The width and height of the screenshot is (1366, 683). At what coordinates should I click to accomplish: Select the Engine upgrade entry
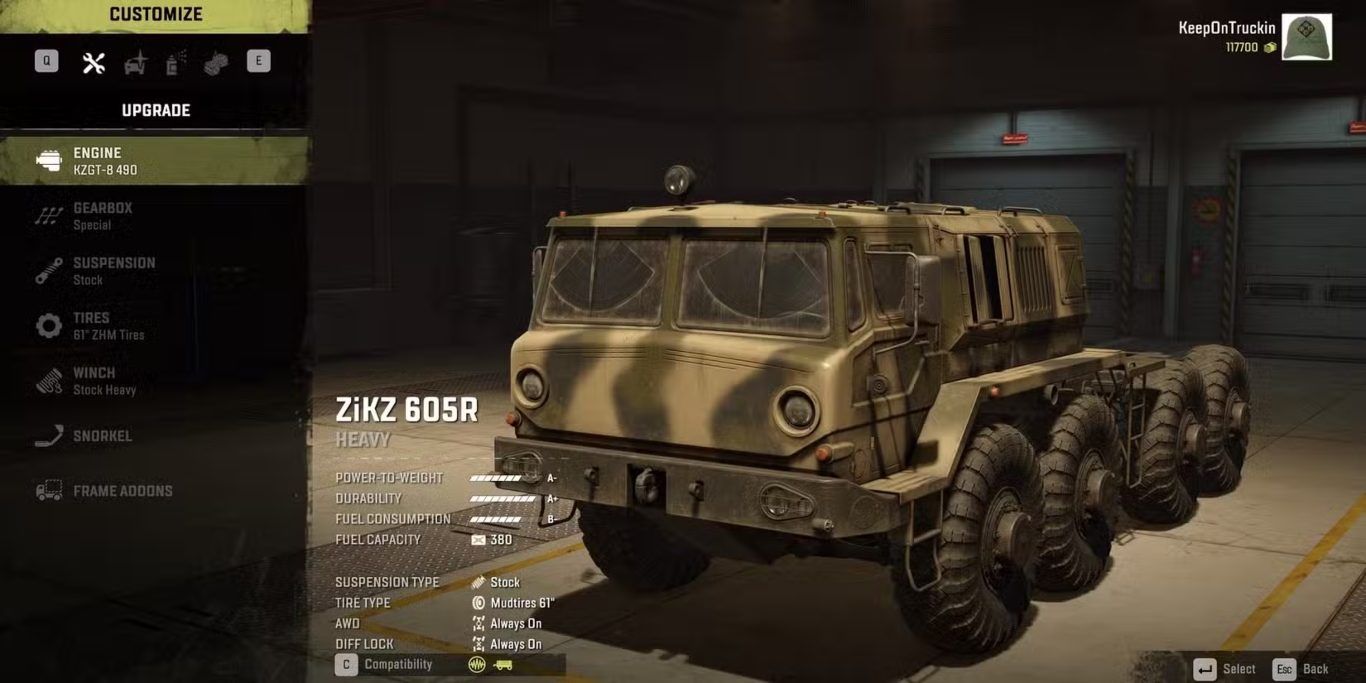(x=155, y=161)
